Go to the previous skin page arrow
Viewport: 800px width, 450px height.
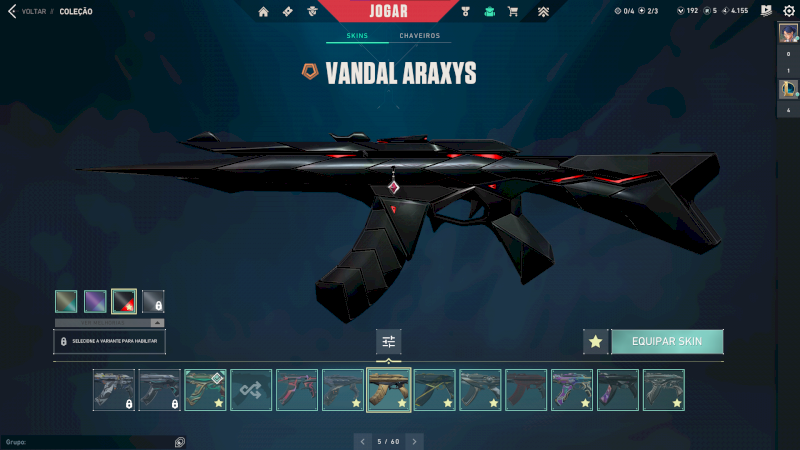click(x=361, y=441)
